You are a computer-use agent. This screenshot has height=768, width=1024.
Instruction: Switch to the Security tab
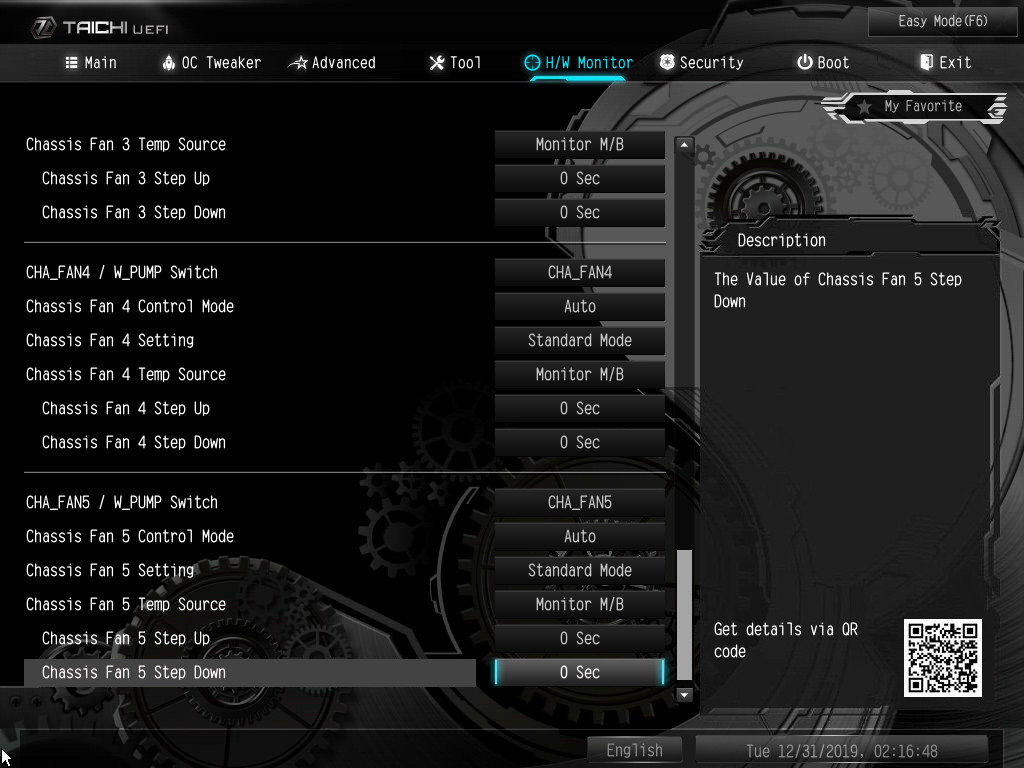point(702,63)
